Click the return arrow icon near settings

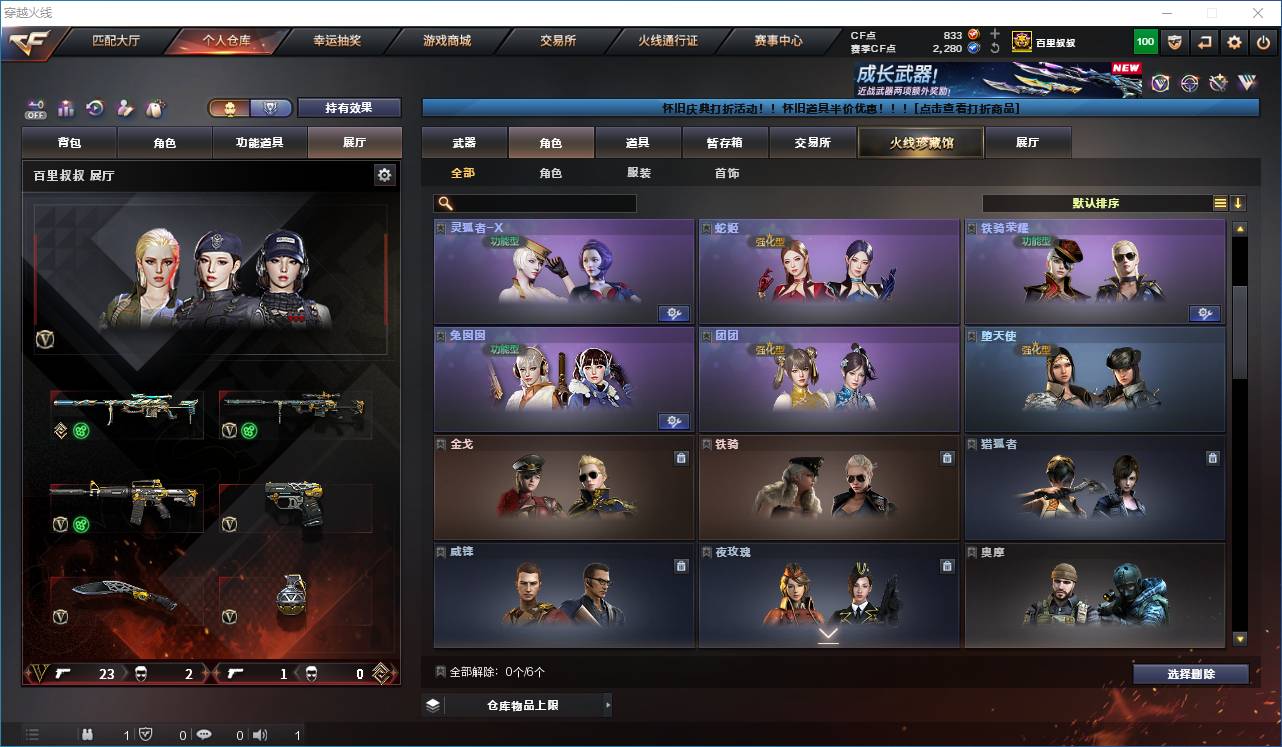click(1204, 42)
